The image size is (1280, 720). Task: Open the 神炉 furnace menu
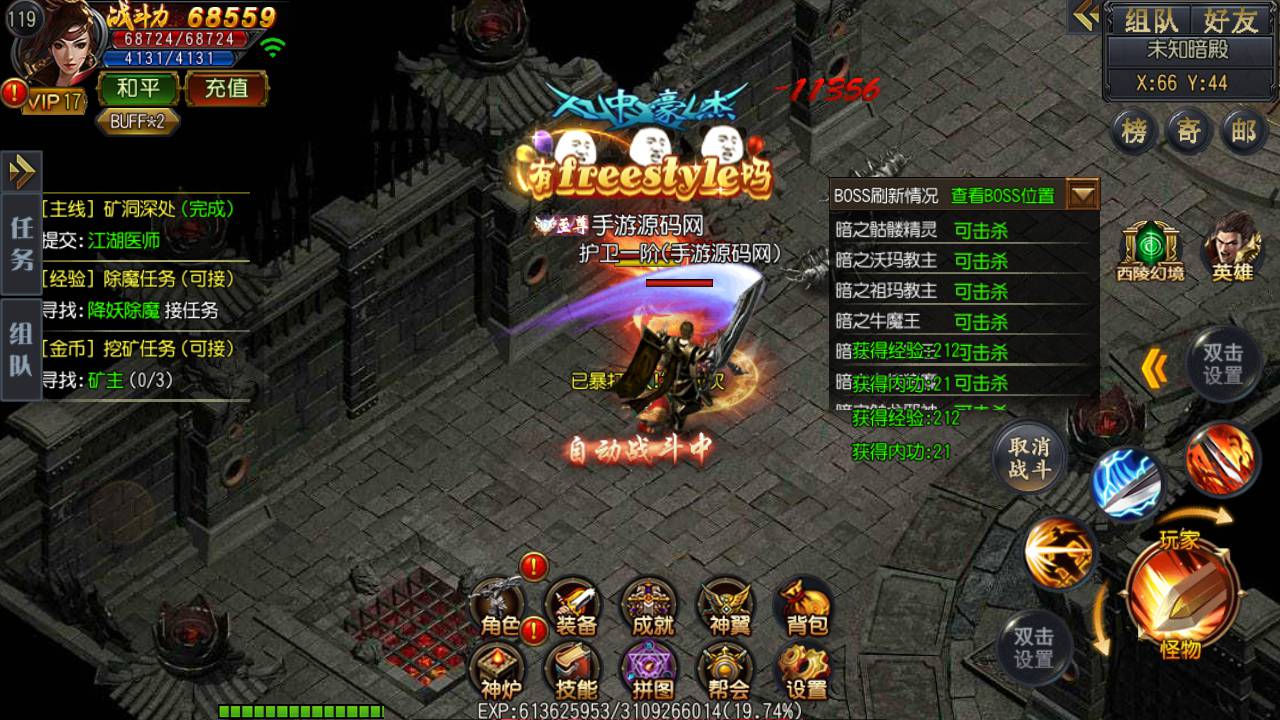click(499, 670)
